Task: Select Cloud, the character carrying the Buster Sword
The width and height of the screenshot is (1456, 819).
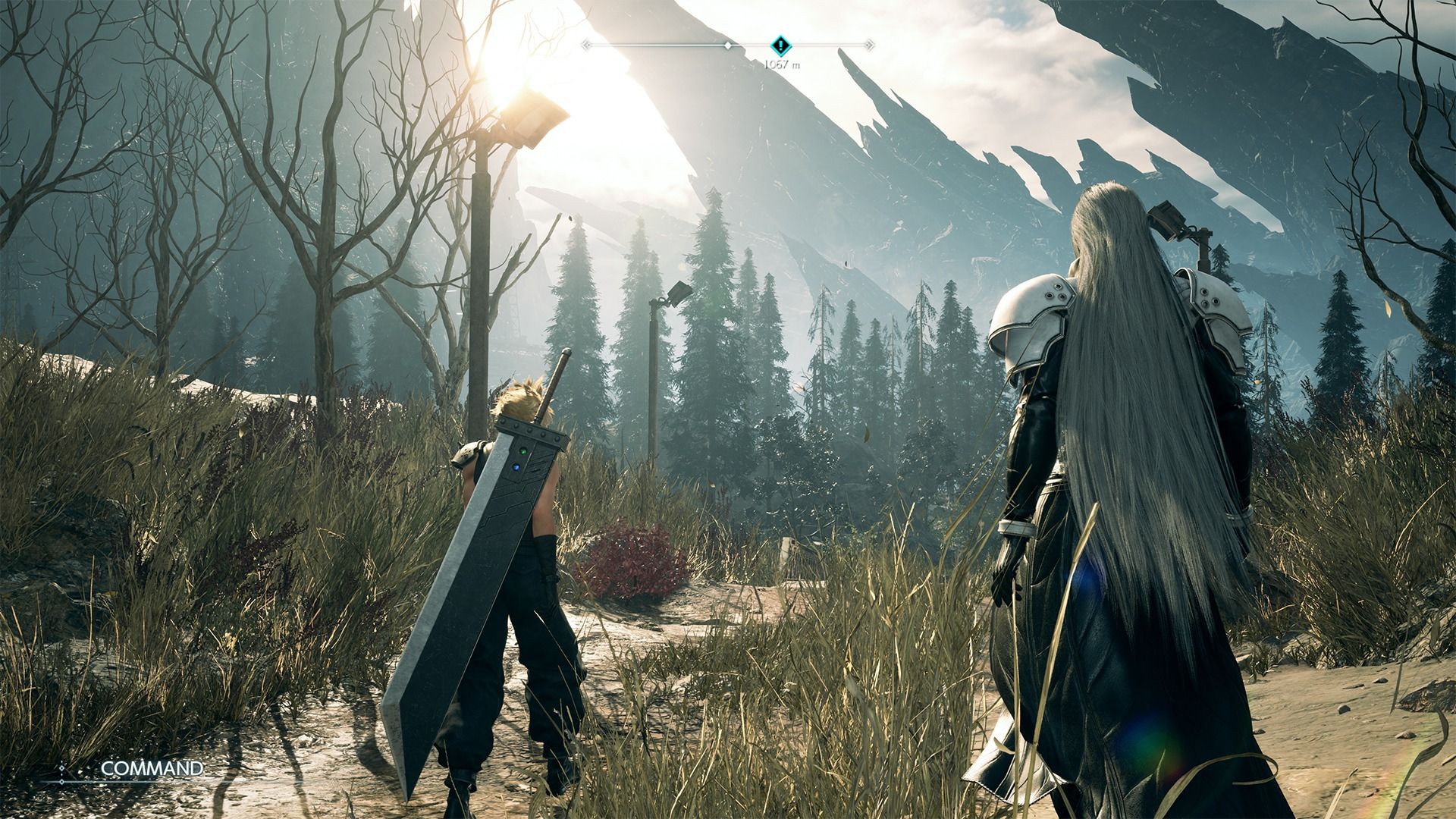Action: tap(516, 531)
